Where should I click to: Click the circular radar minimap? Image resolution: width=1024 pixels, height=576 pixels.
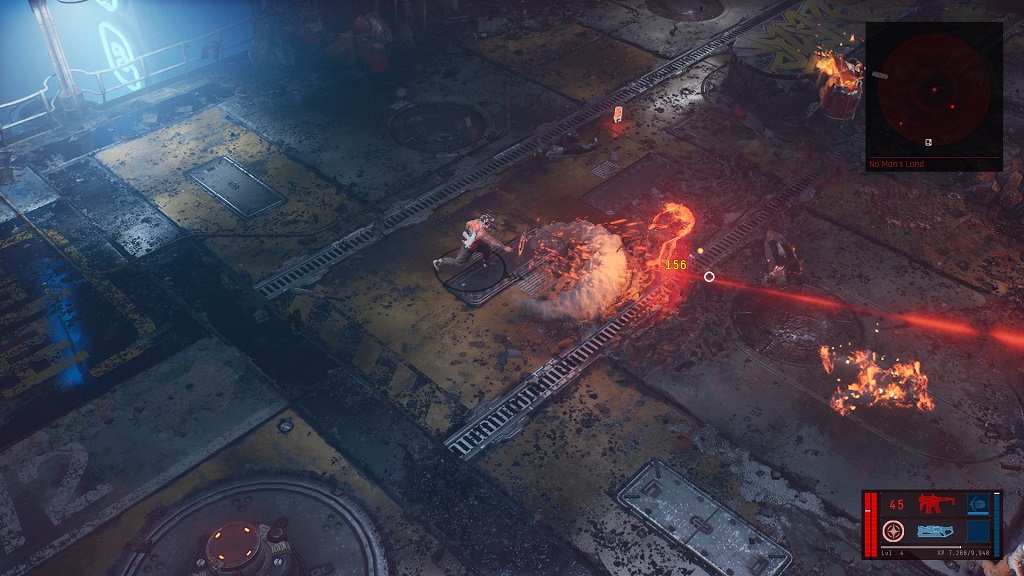[933, 90]
